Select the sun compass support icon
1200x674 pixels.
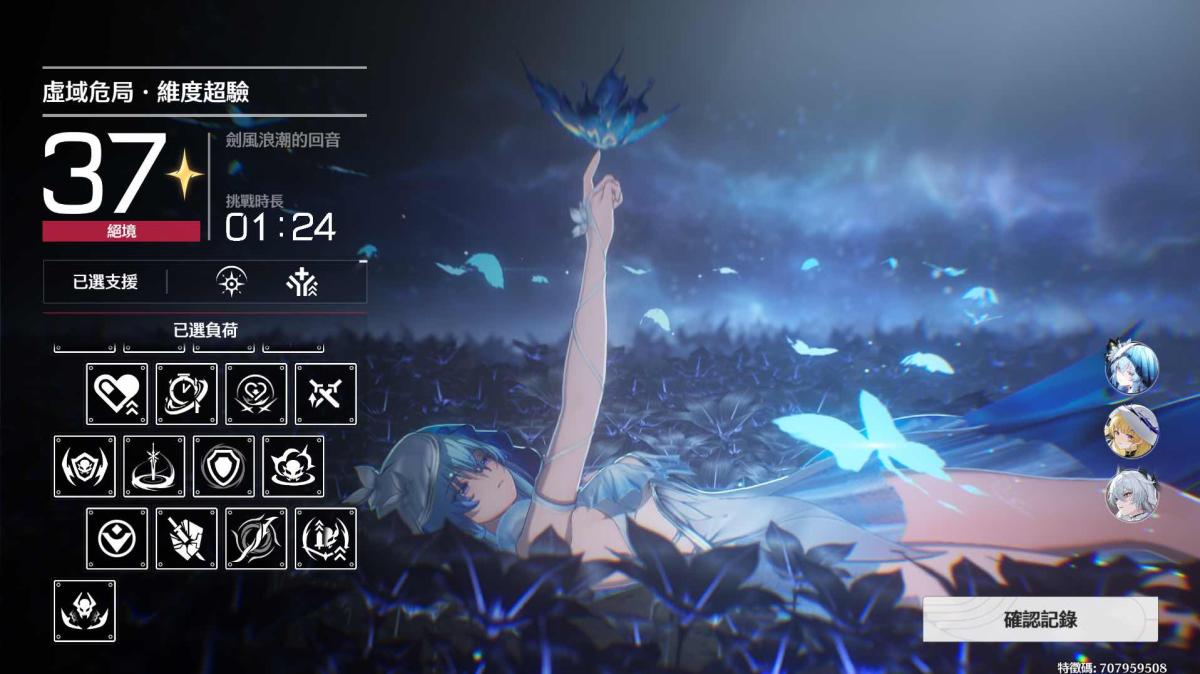coord(231,283)
